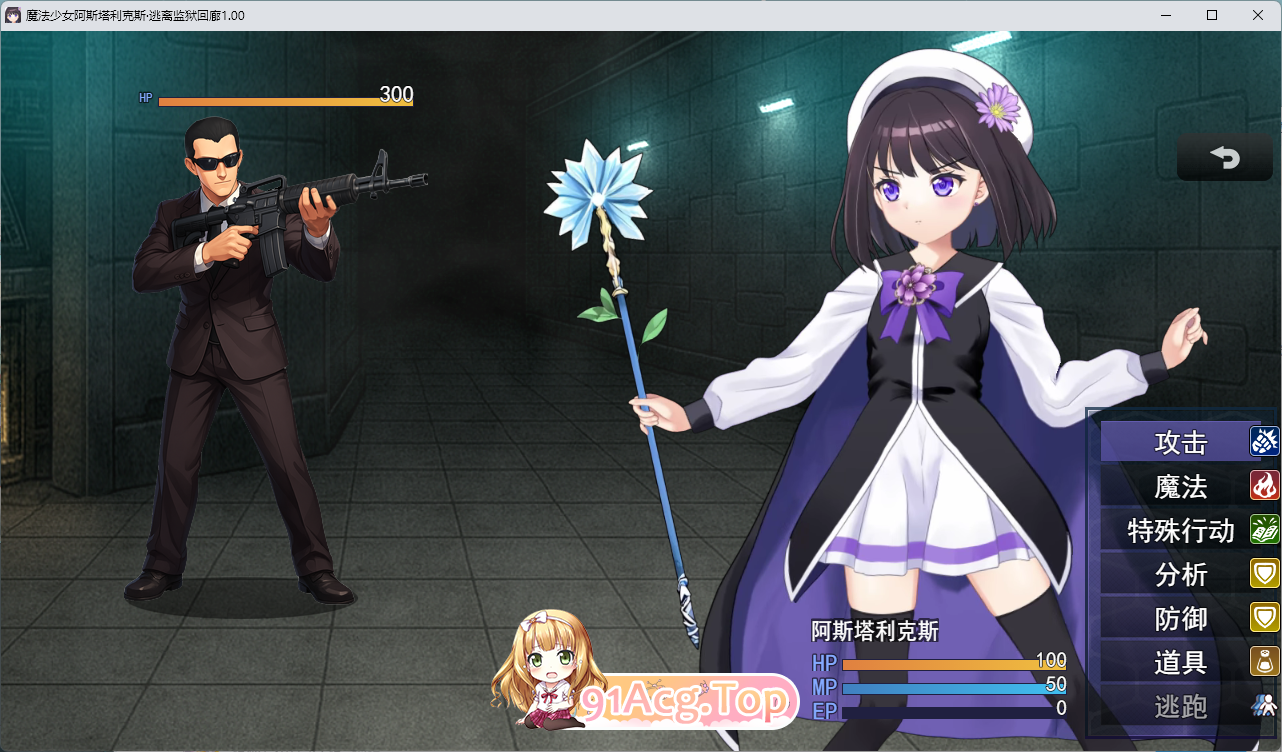The height and width of the screenshot is (752, 1282).
Task: Select the fist icon beside the 攻击 command
Action: (x=1263, y=441)
